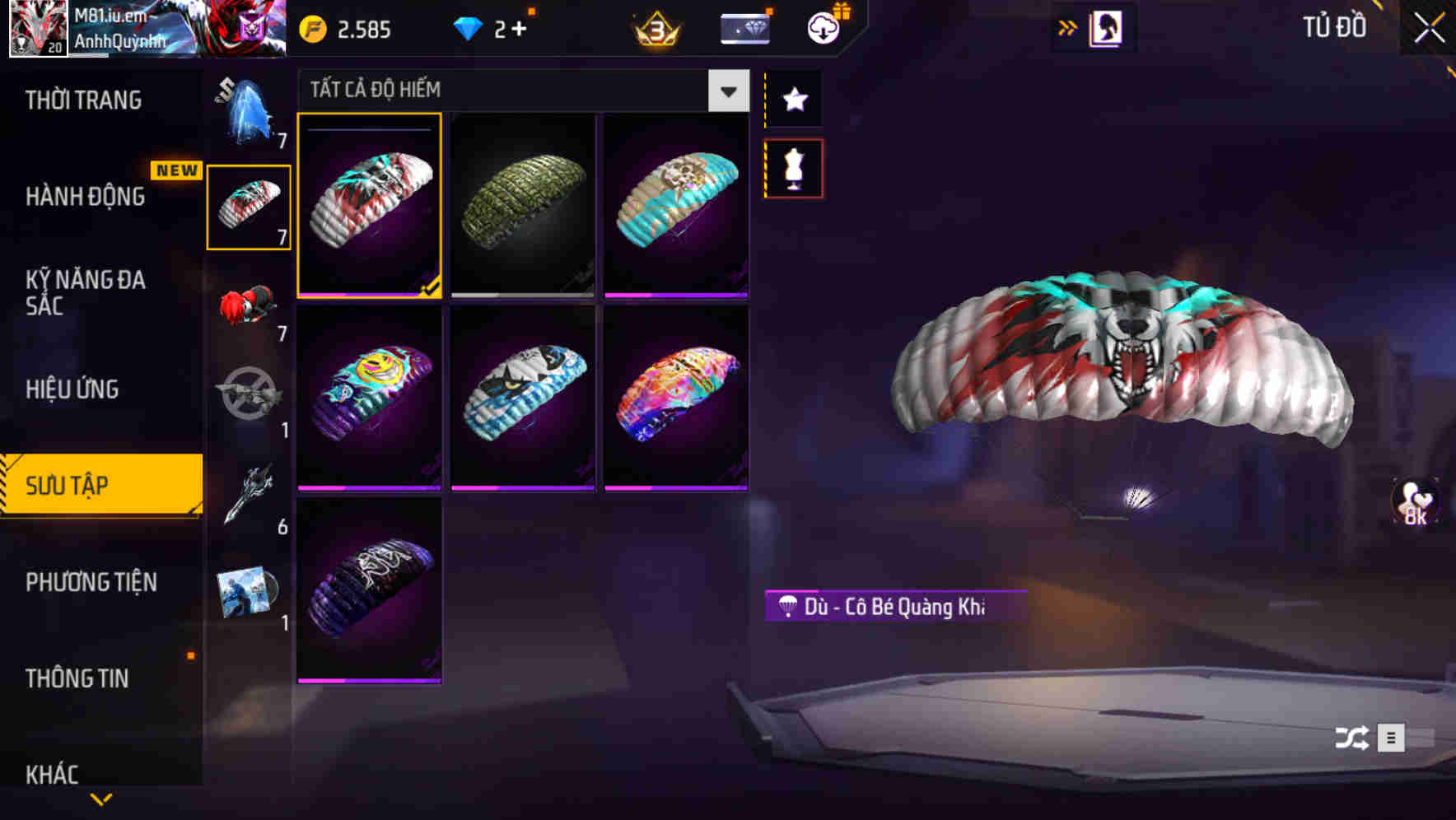
Task: Toggle the favorites star filter
Action: (x=793, y=99)
